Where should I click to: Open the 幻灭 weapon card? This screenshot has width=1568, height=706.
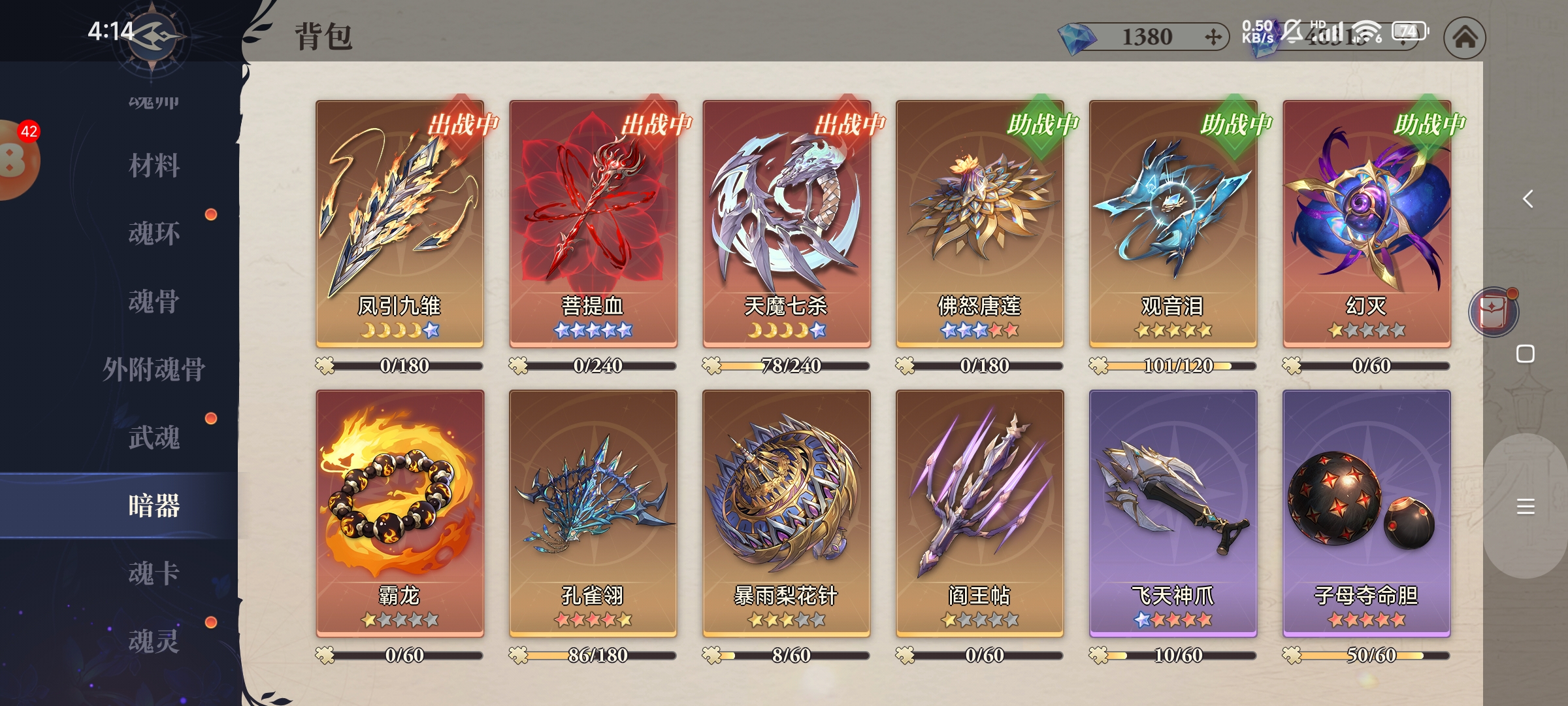(1366, 222)
